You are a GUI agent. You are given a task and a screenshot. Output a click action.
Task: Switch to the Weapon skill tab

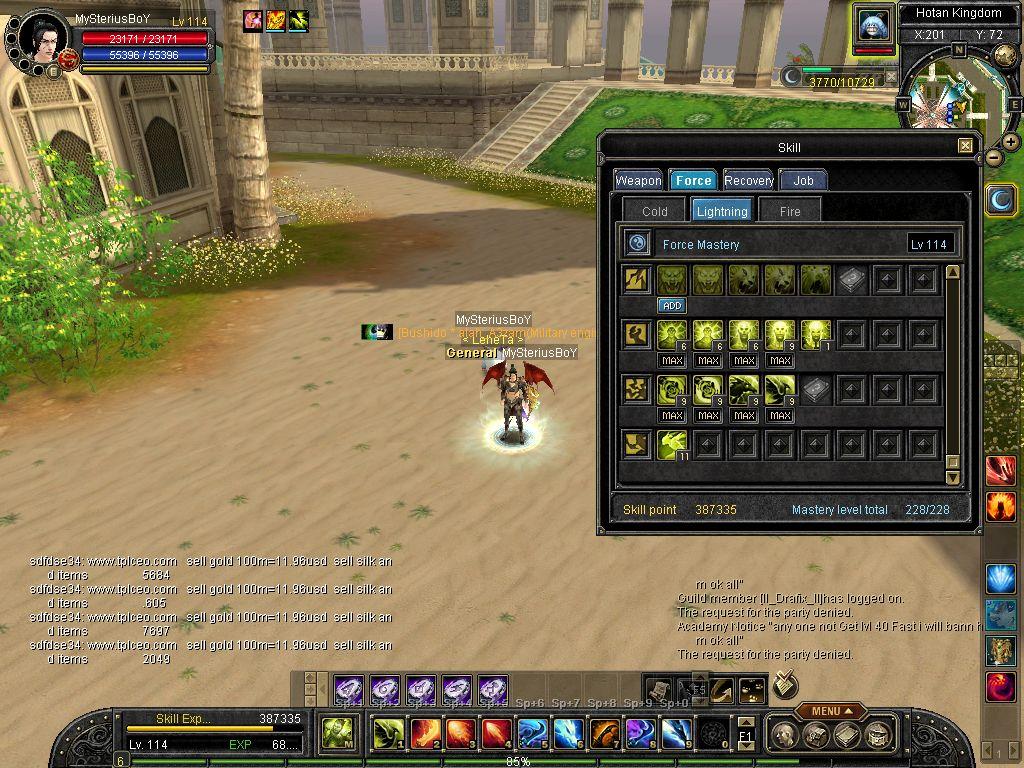tap(638, 180)
